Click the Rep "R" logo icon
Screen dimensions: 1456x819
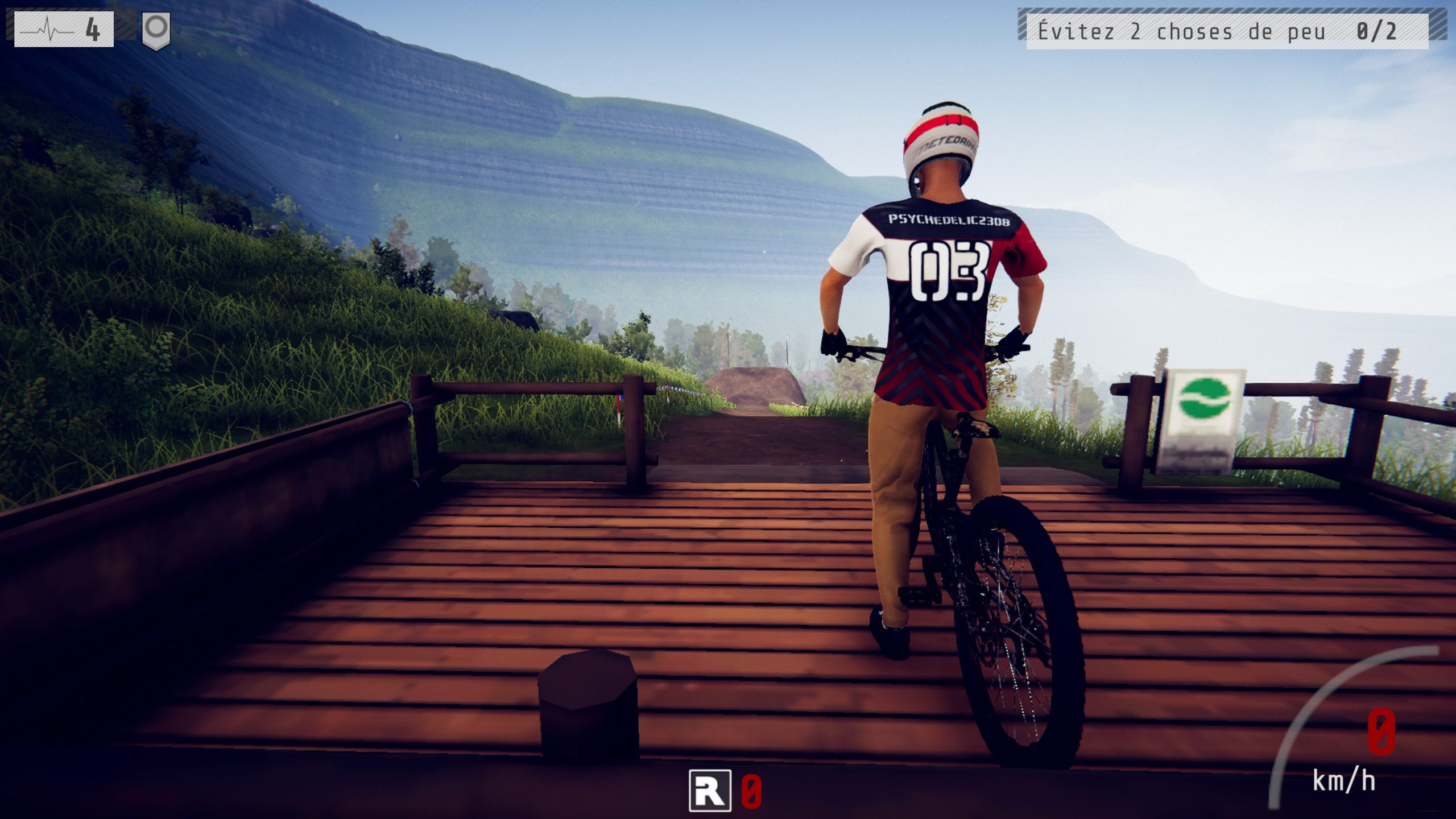point(710,791)
